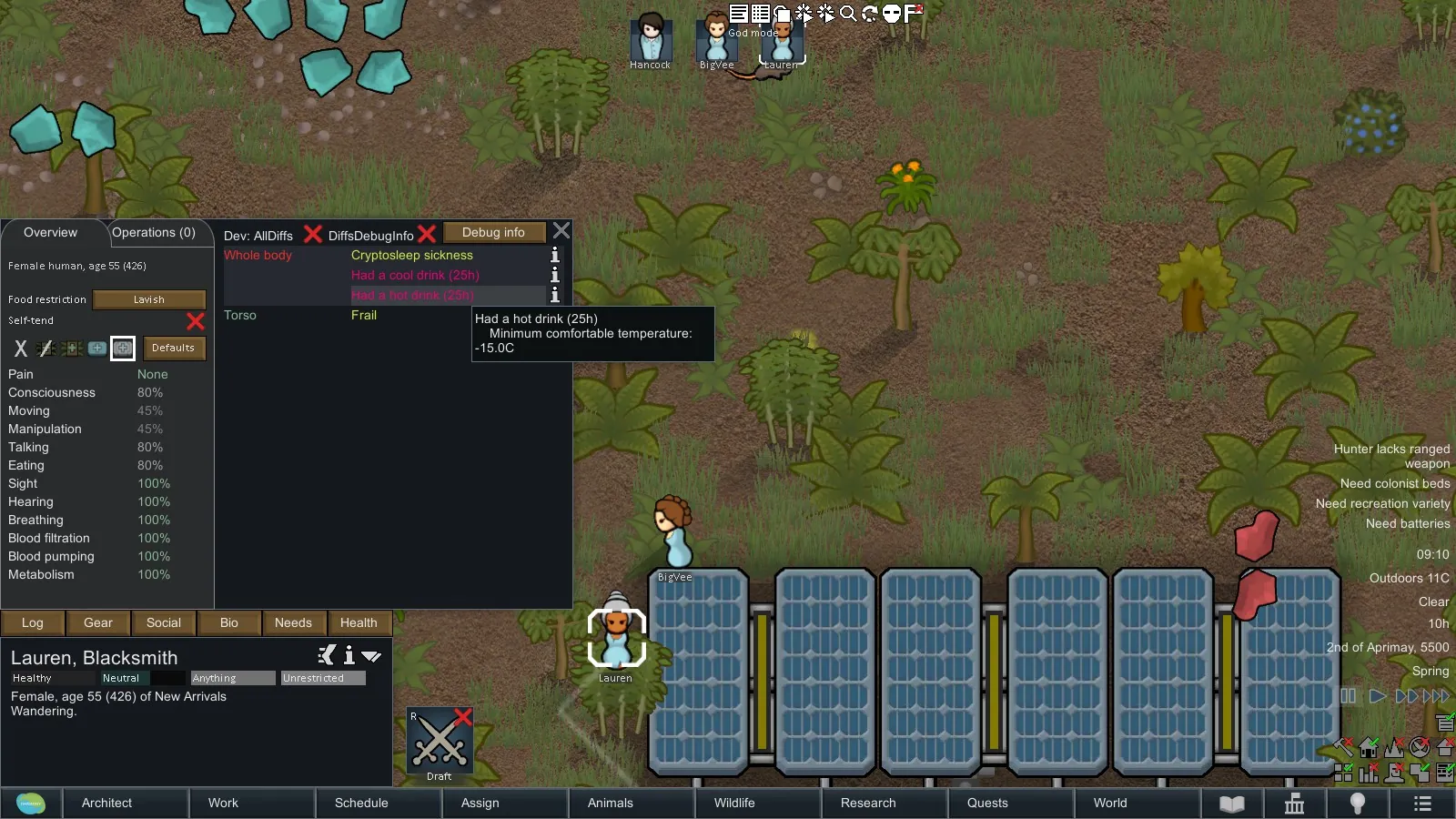Viewport: 1456px width, 819px height.
Task: Open the Work priorities tab
Action: tap(223, 804)
